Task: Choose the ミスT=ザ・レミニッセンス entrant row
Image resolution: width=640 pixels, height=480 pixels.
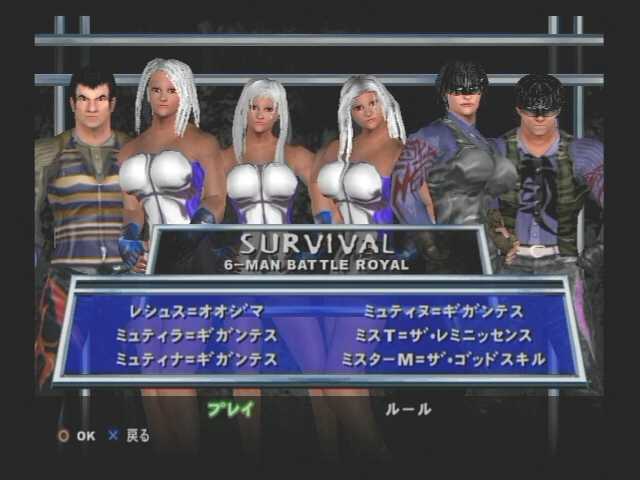Action: [x=449, y=335]
